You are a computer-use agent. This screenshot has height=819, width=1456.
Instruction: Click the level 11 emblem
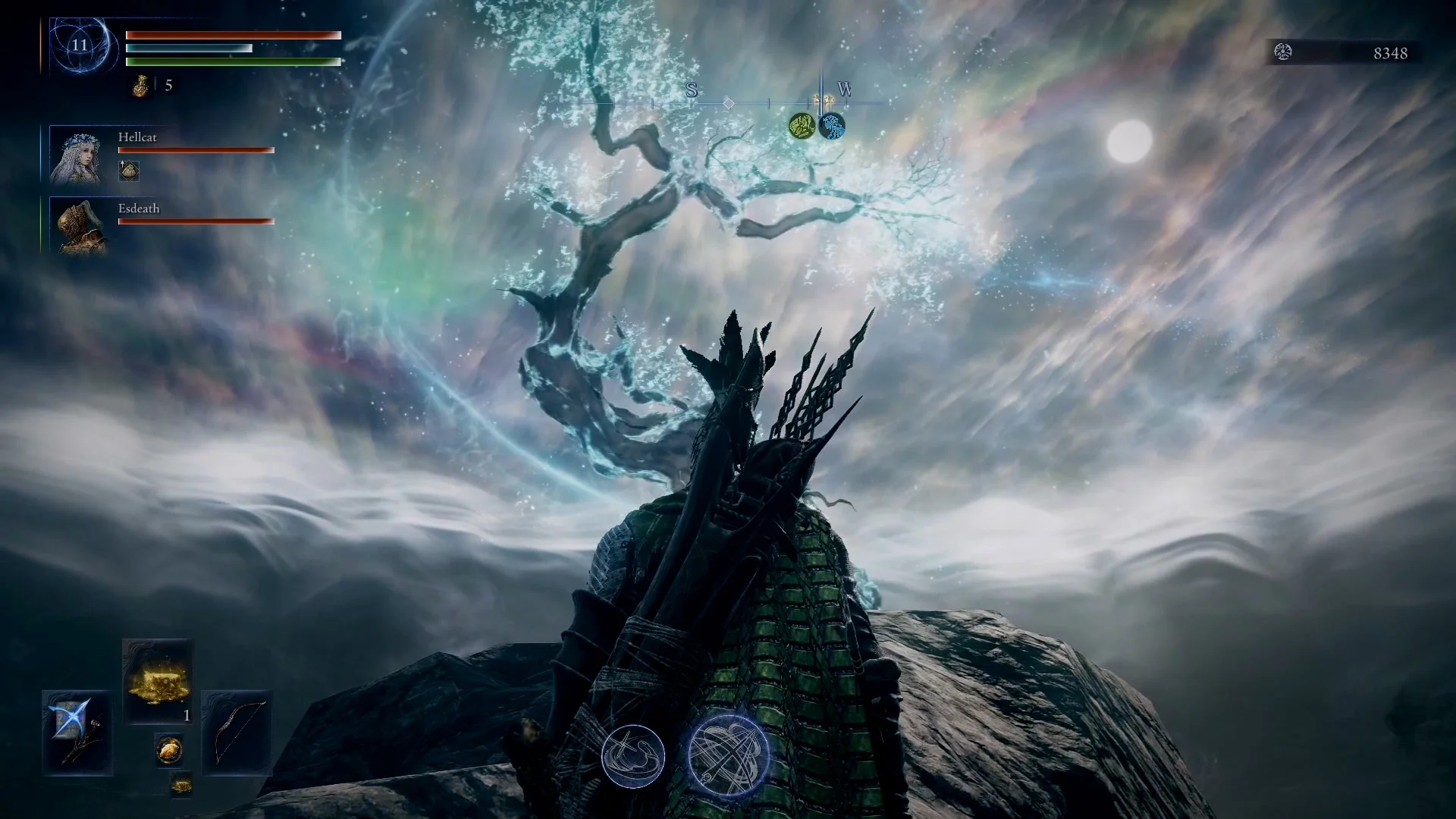coord(80,45)
